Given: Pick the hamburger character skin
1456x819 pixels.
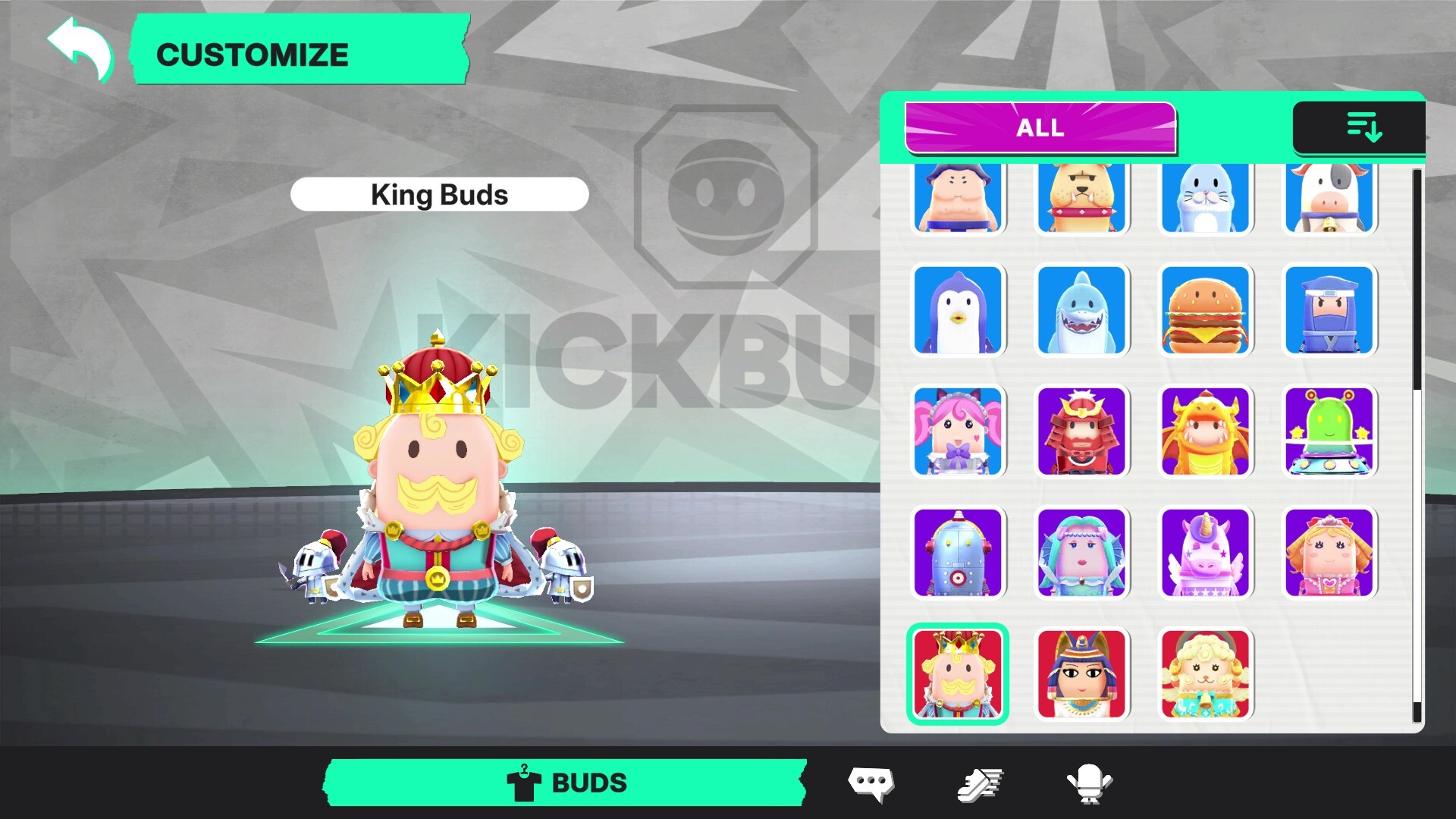Looking at the screenshot, I should click(x=1207, y=311).
